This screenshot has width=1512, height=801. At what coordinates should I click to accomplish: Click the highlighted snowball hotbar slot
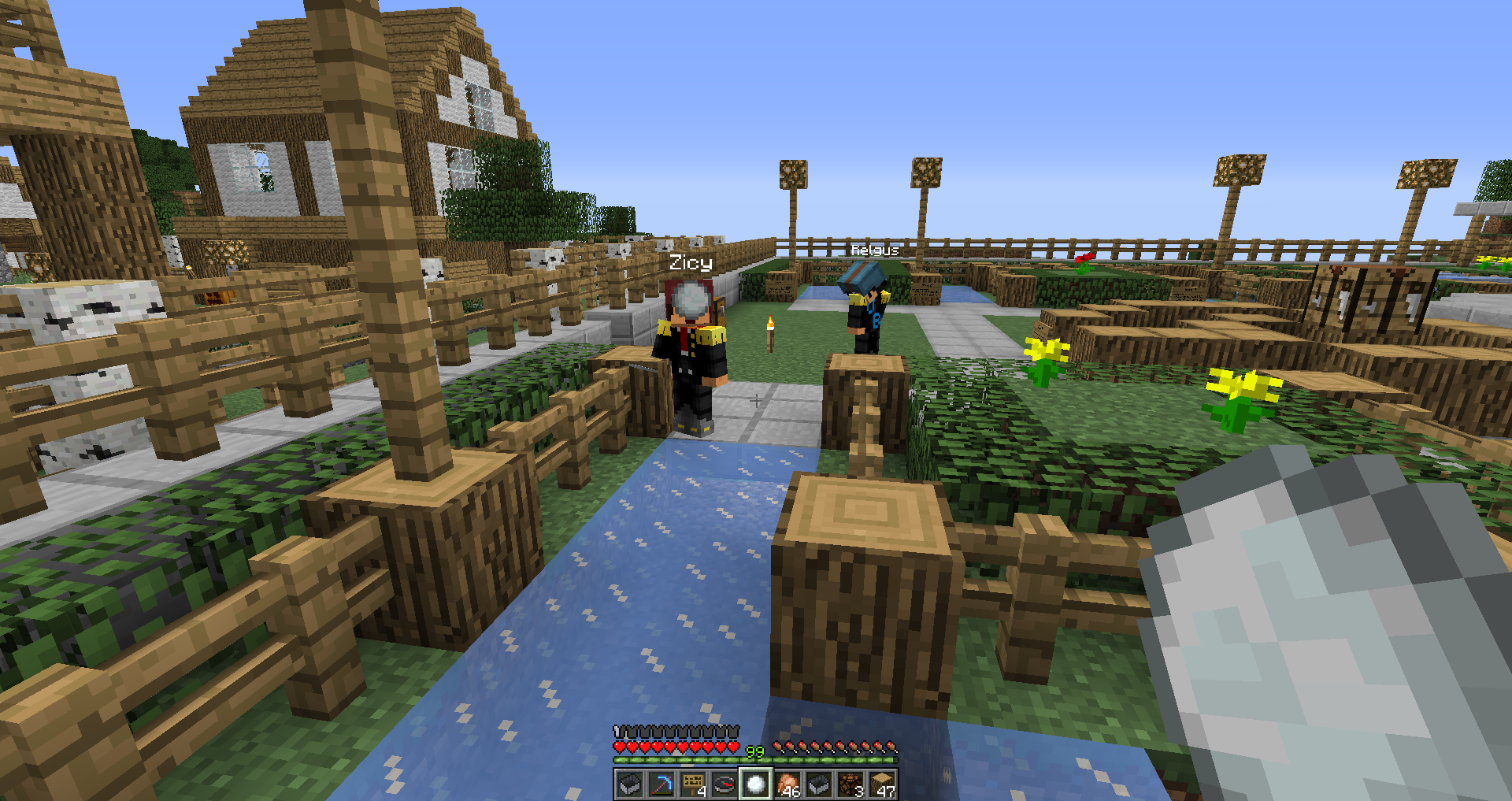point(755,784)
